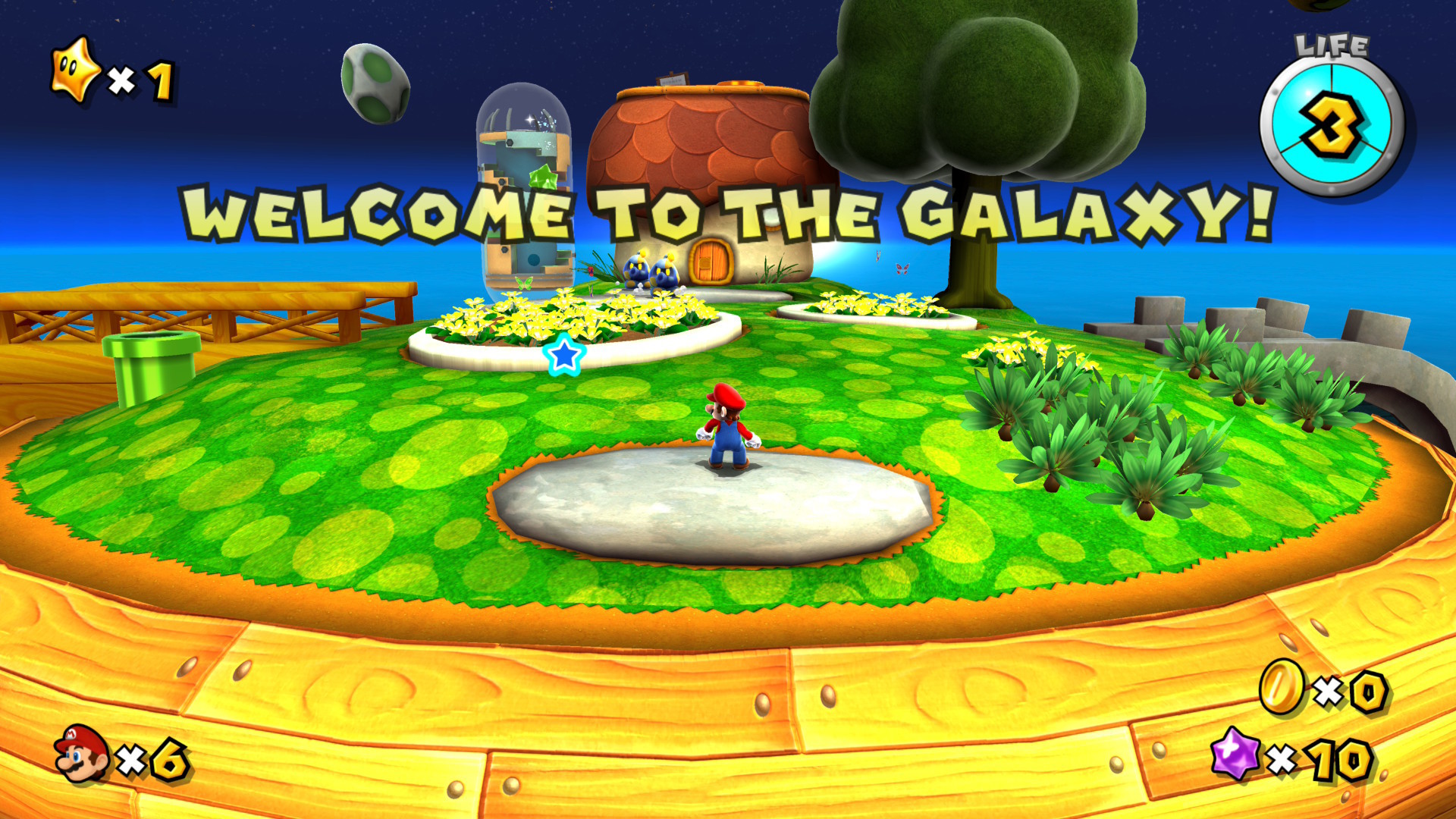Click the left Bob-omb enemy
This screenshot has height=819, width=1456.
tap(637, 269)
